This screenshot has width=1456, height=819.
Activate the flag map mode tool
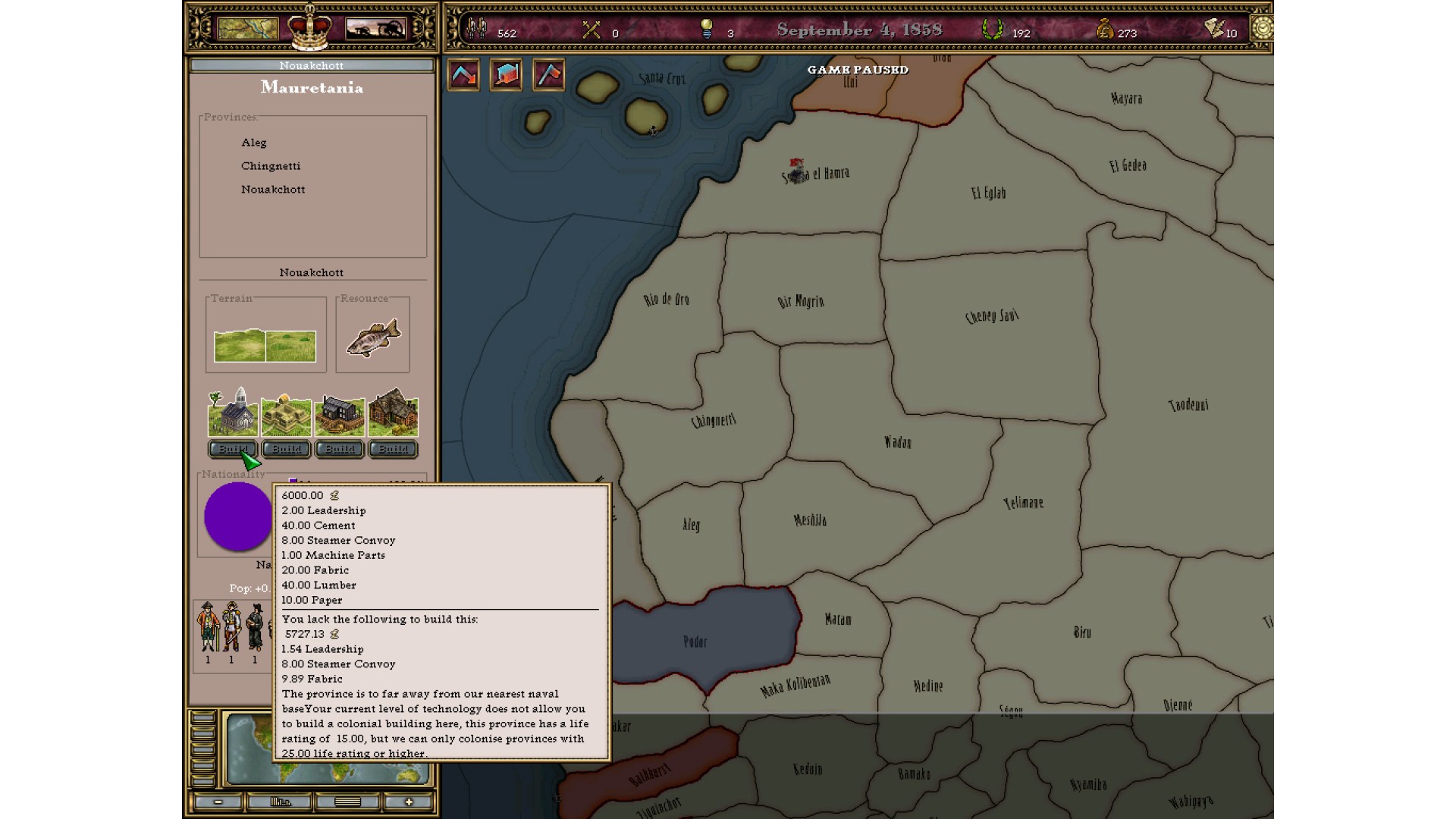pyautogui.click(x=548, y=75)
